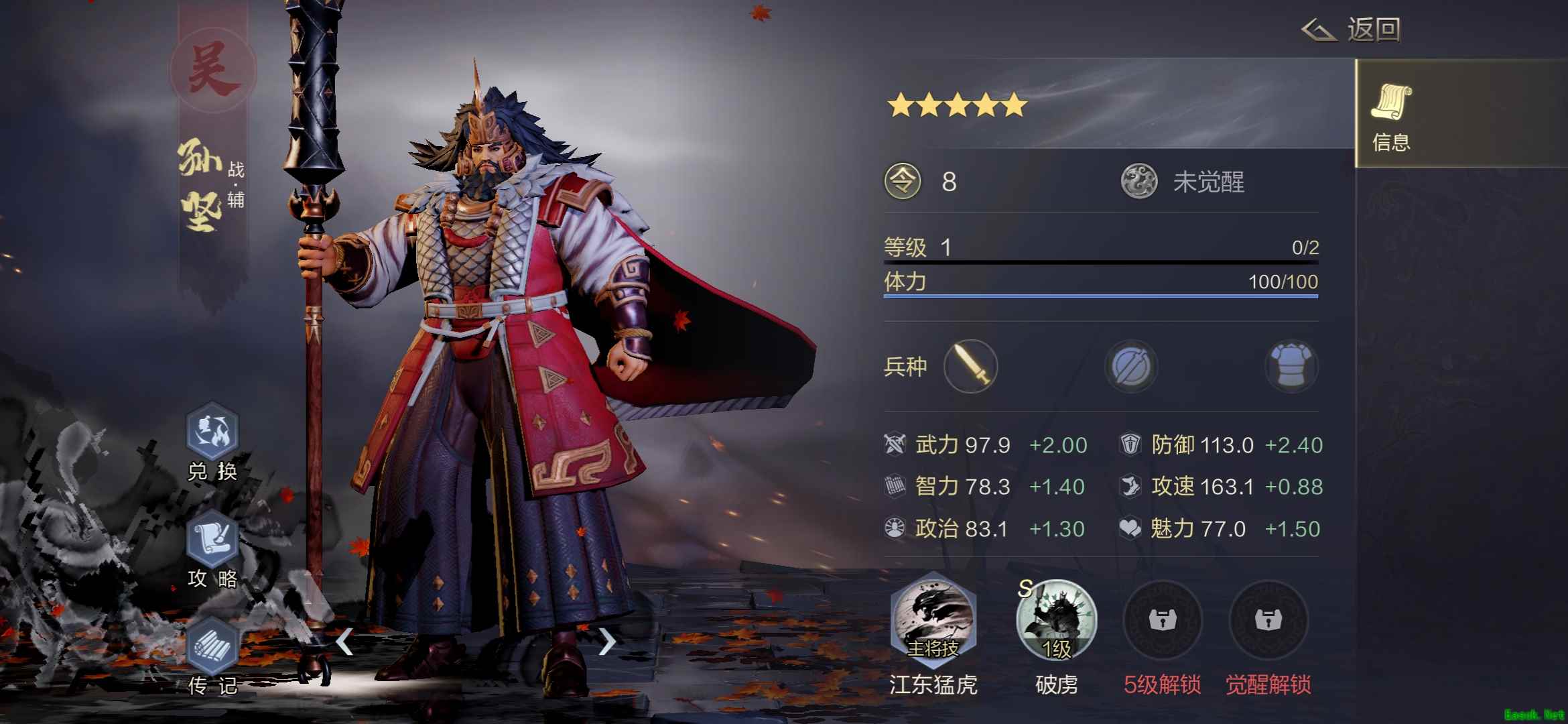The image size is (1568, 724).
Task: Select the armor troop type icon
Action: coord(1291,366)
